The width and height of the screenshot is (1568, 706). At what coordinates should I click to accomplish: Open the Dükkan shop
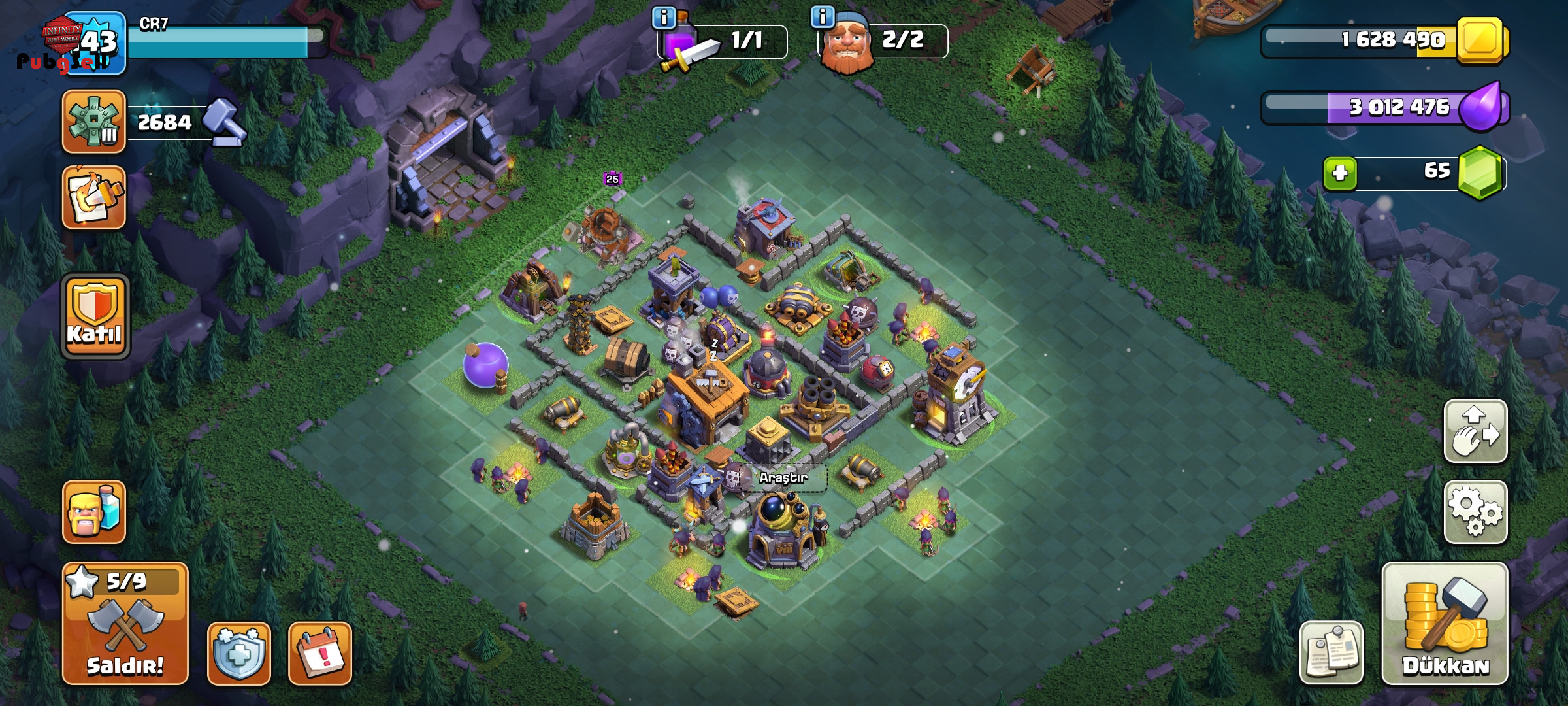[x=1445, y=623]
